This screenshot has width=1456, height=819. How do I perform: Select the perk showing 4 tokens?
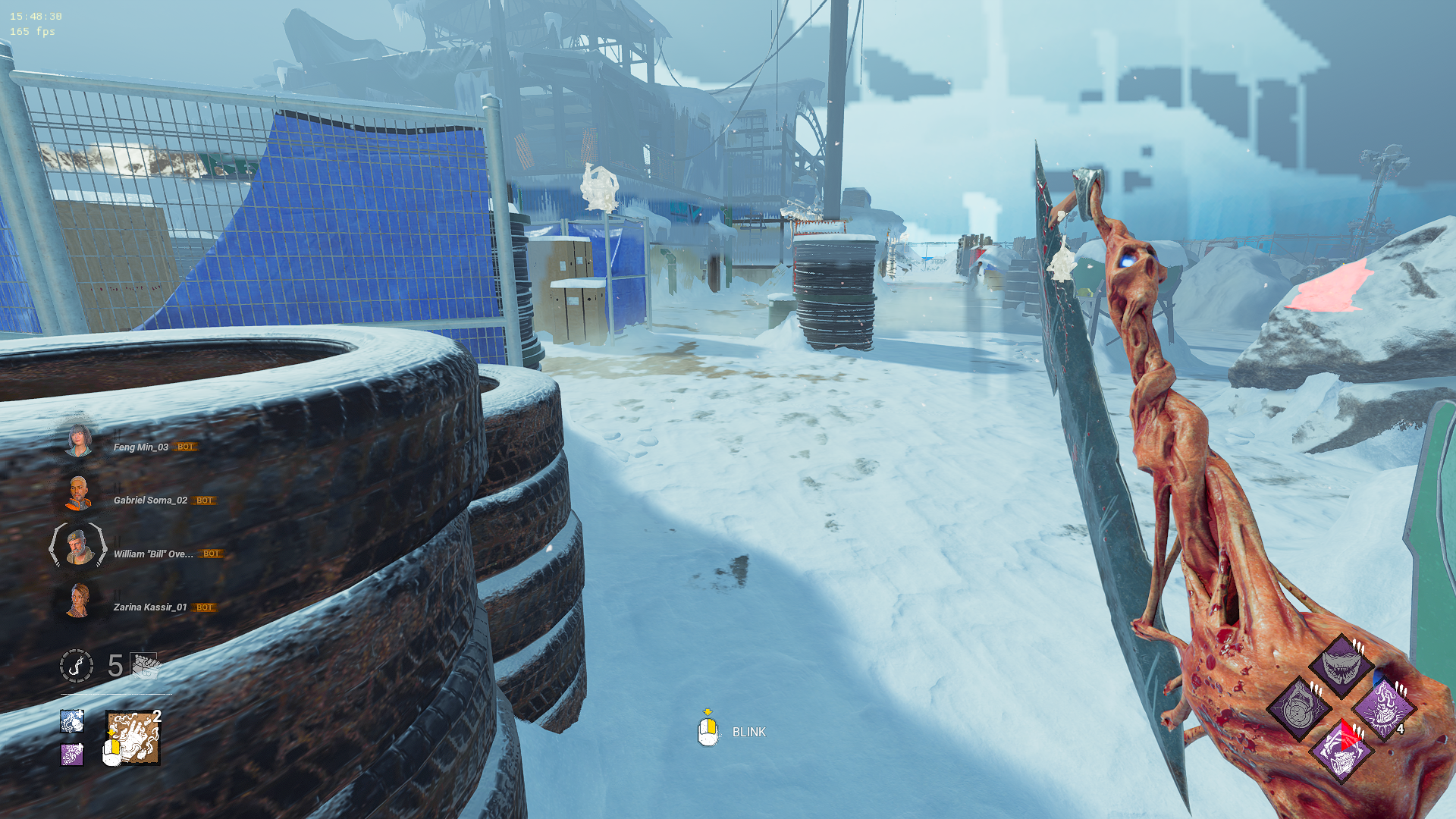1383,708
